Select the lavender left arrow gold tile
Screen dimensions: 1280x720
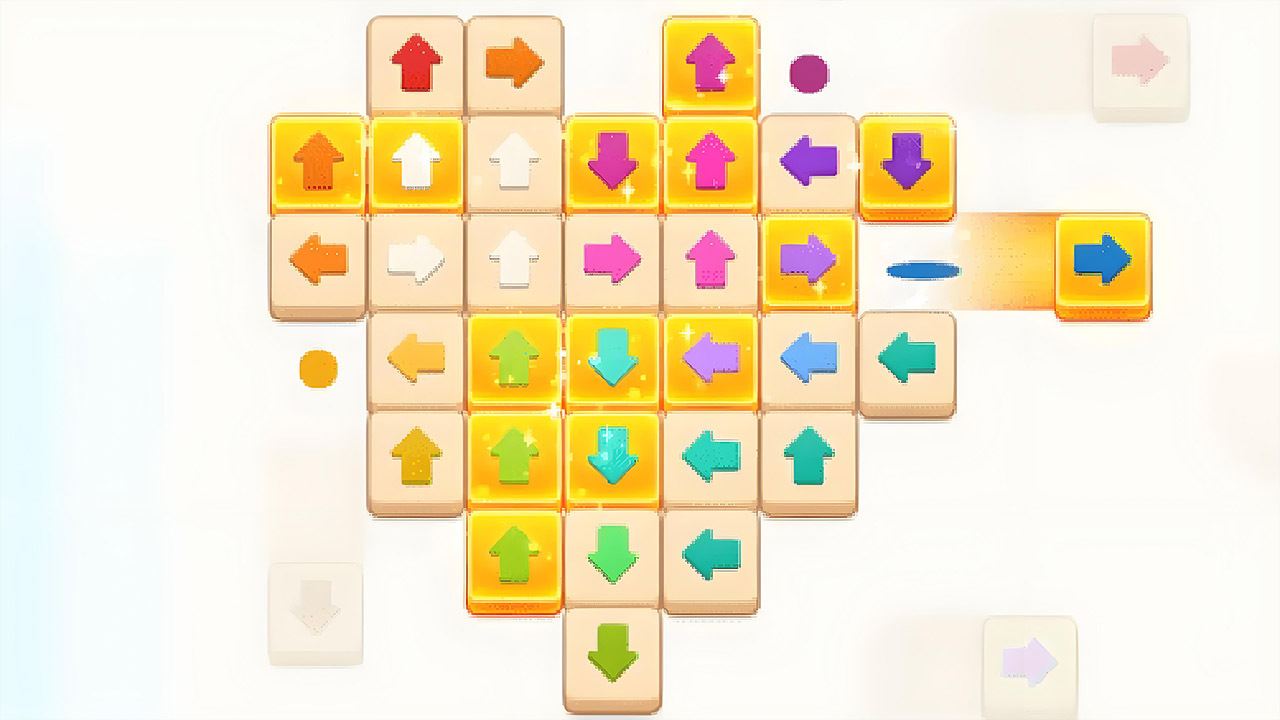click(x=710, y=357)
